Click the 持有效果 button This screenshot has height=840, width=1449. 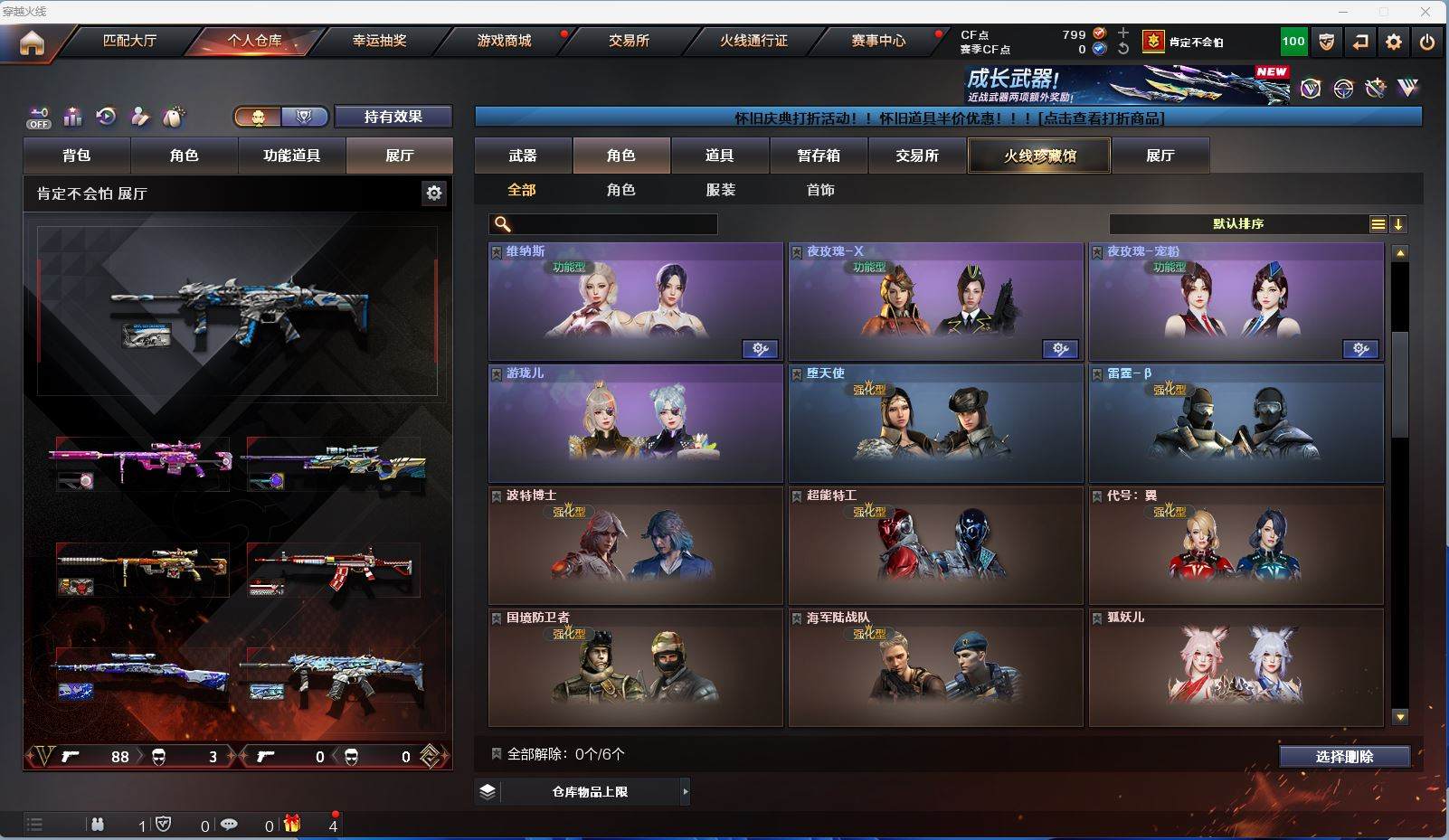393,117
